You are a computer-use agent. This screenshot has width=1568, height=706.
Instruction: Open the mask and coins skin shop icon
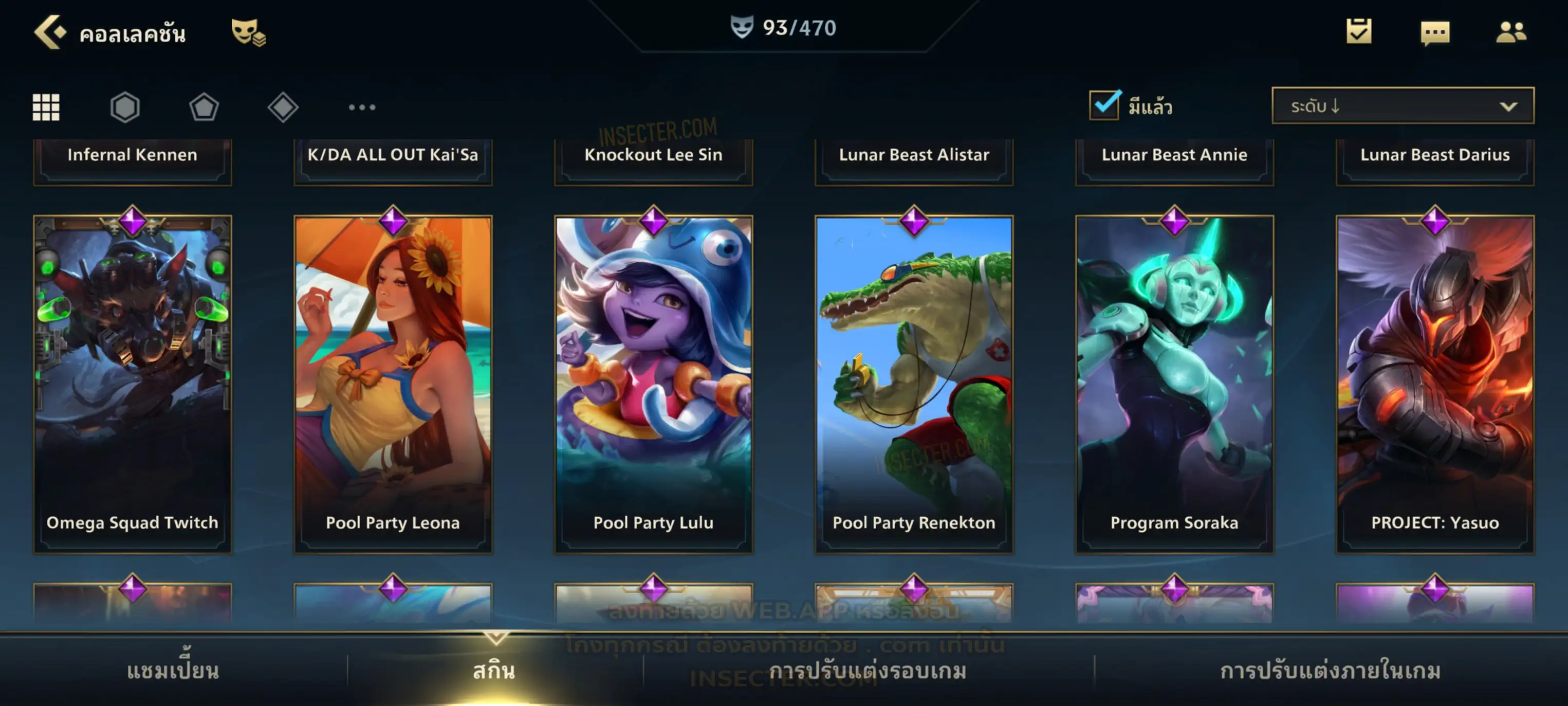point(248,32)
